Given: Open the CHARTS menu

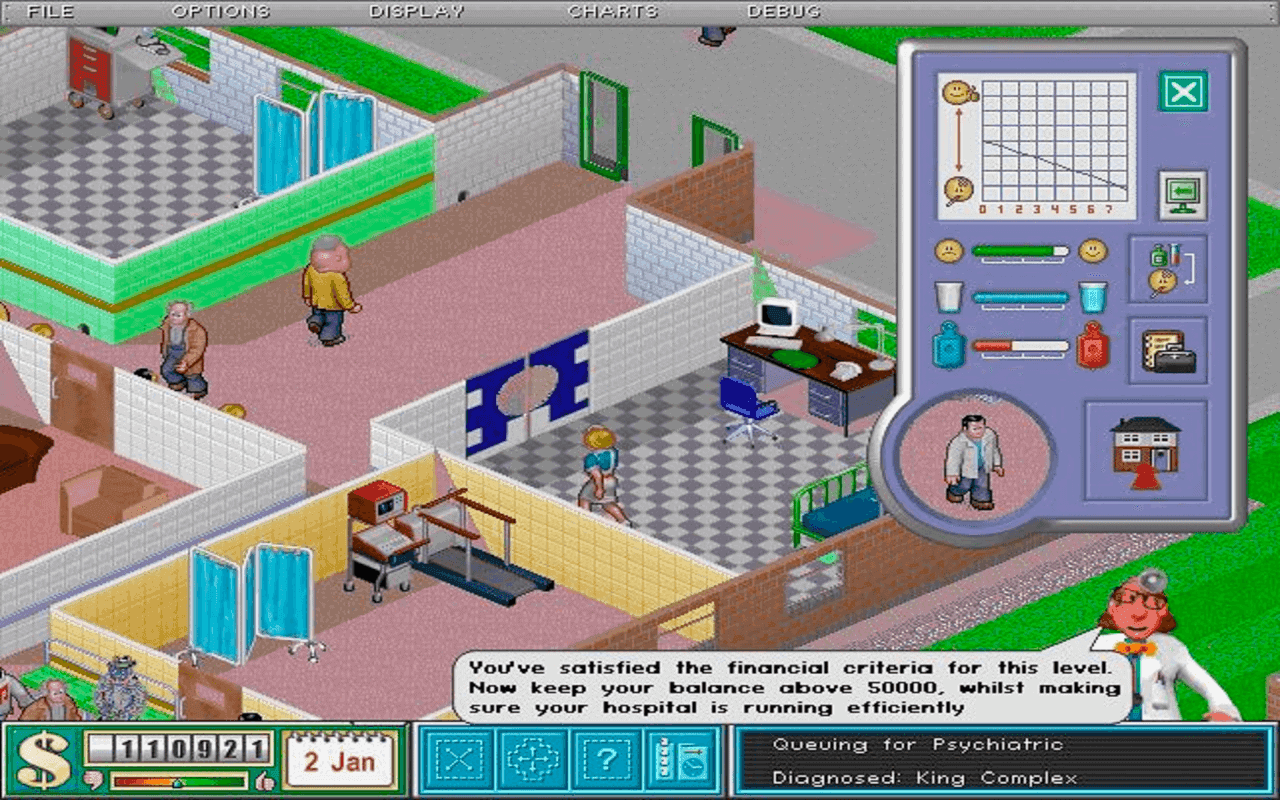Looking at the screenshot, I should coord(612,11).
